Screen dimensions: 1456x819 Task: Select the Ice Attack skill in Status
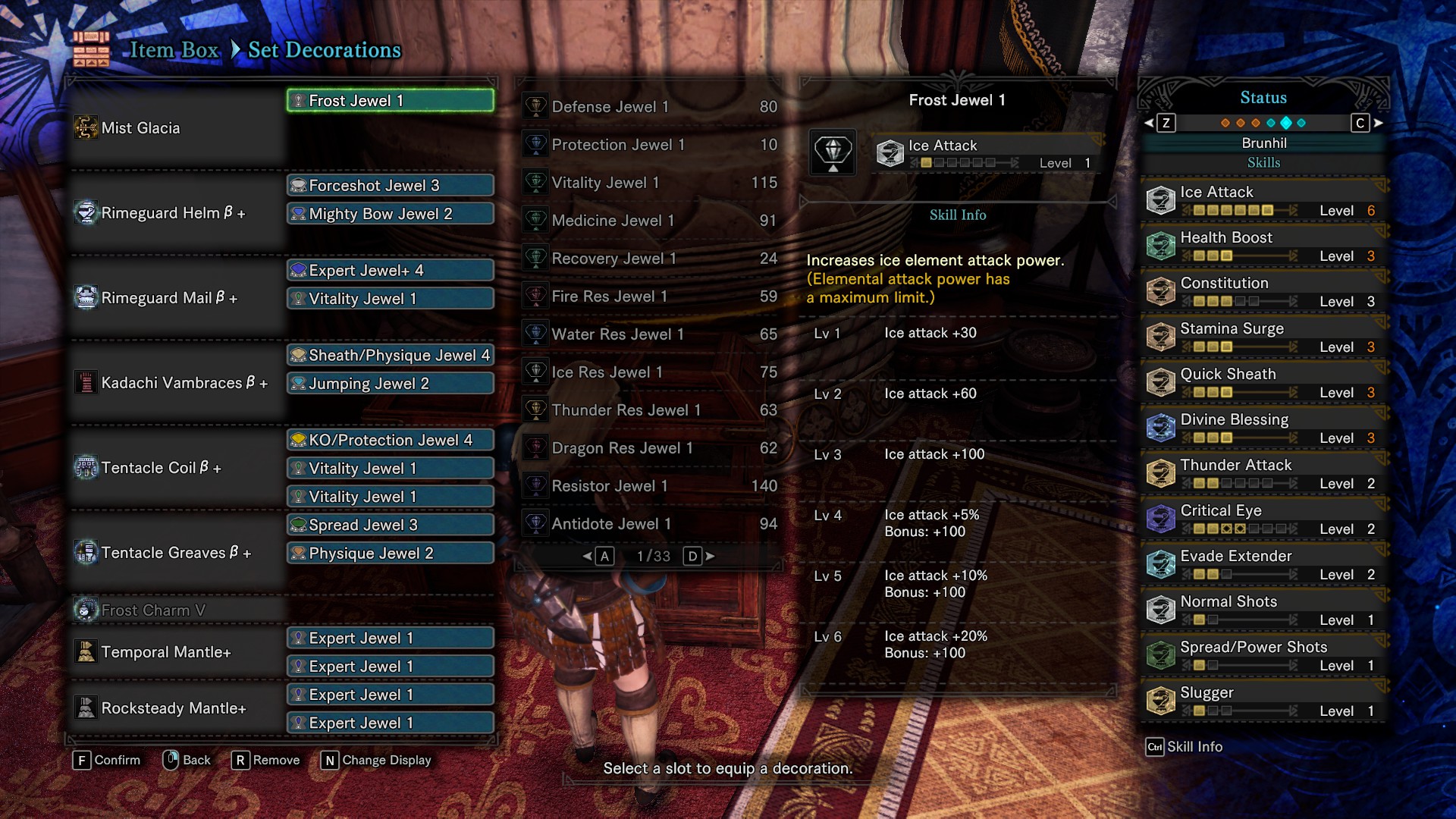1263,201
